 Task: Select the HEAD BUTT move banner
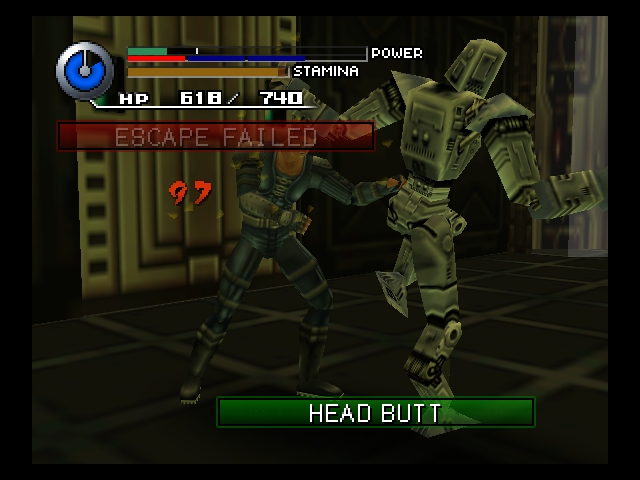[375, 413]
